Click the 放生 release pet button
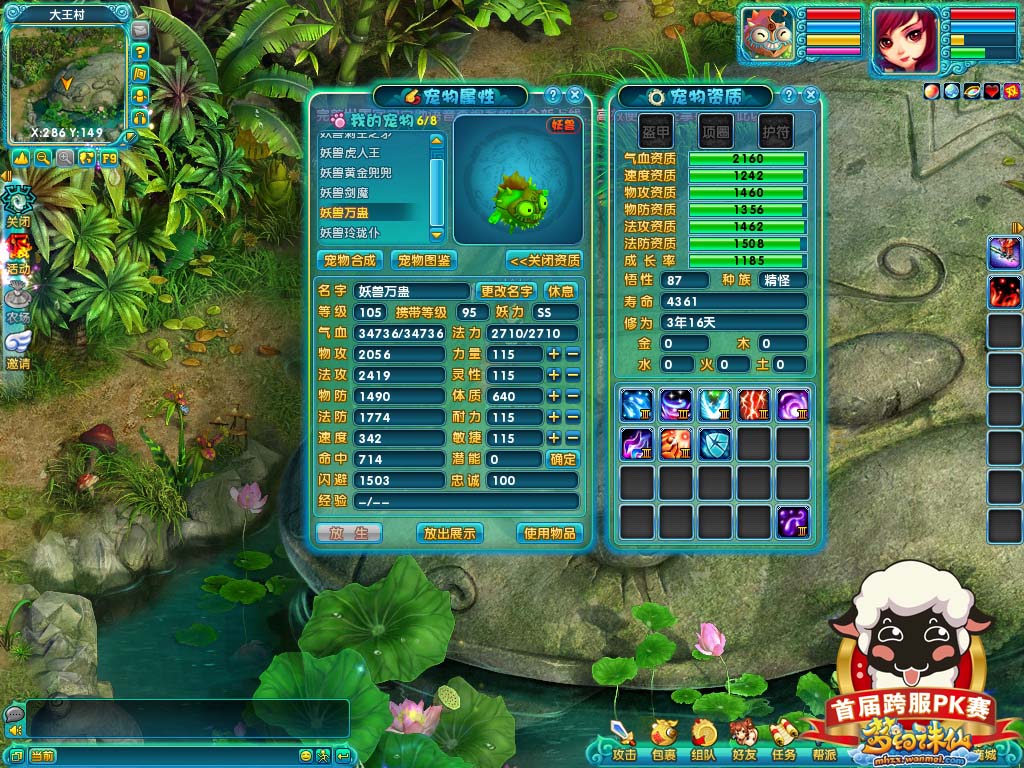The image size is (1024, 768). coord(349,533)
